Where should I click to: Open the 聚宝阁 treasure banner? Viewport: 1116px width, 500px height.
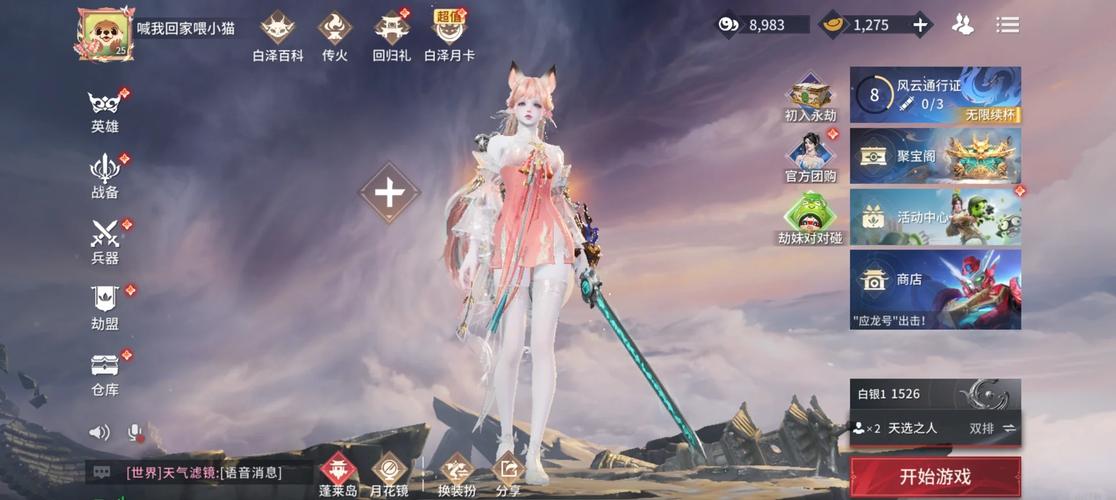935,156
